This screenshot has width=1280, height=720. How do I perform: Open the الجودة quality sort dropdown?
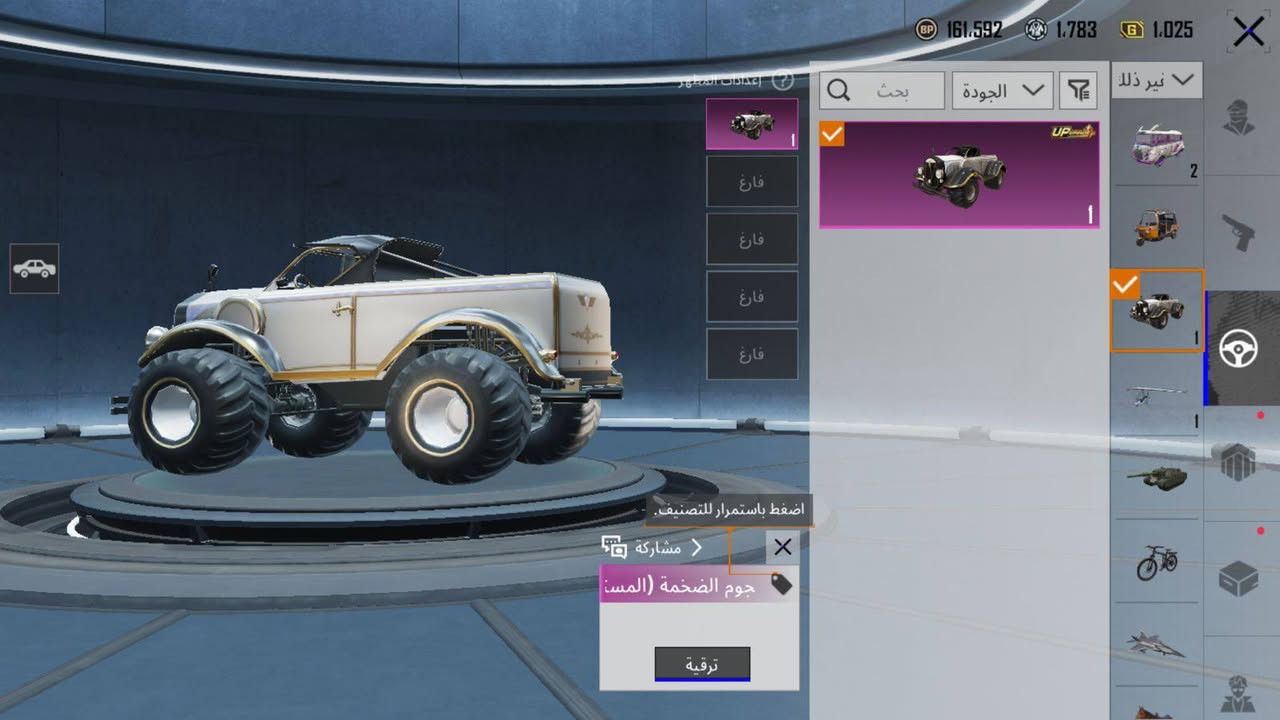[x=1001, y=91]
